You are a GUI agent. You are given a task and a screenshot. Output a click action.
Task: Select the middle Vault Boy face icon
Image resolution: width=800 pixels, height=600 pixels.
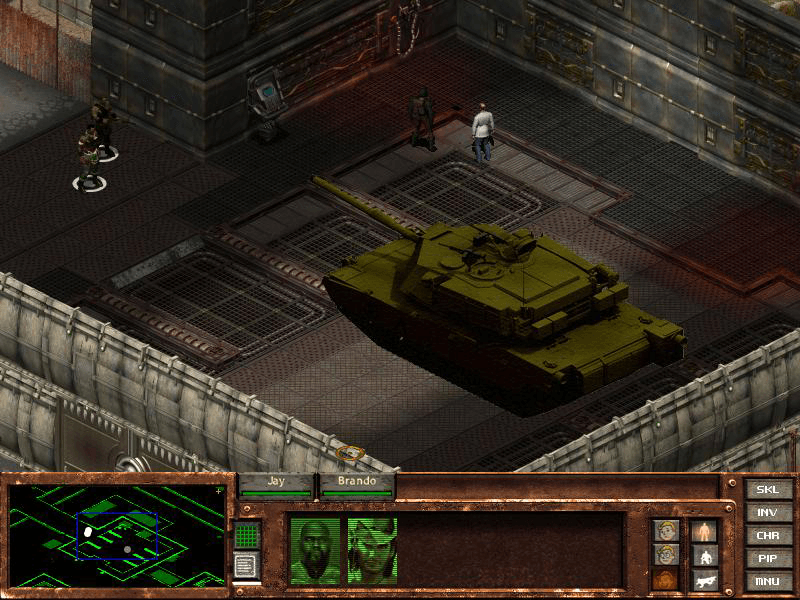click(666, 555)
